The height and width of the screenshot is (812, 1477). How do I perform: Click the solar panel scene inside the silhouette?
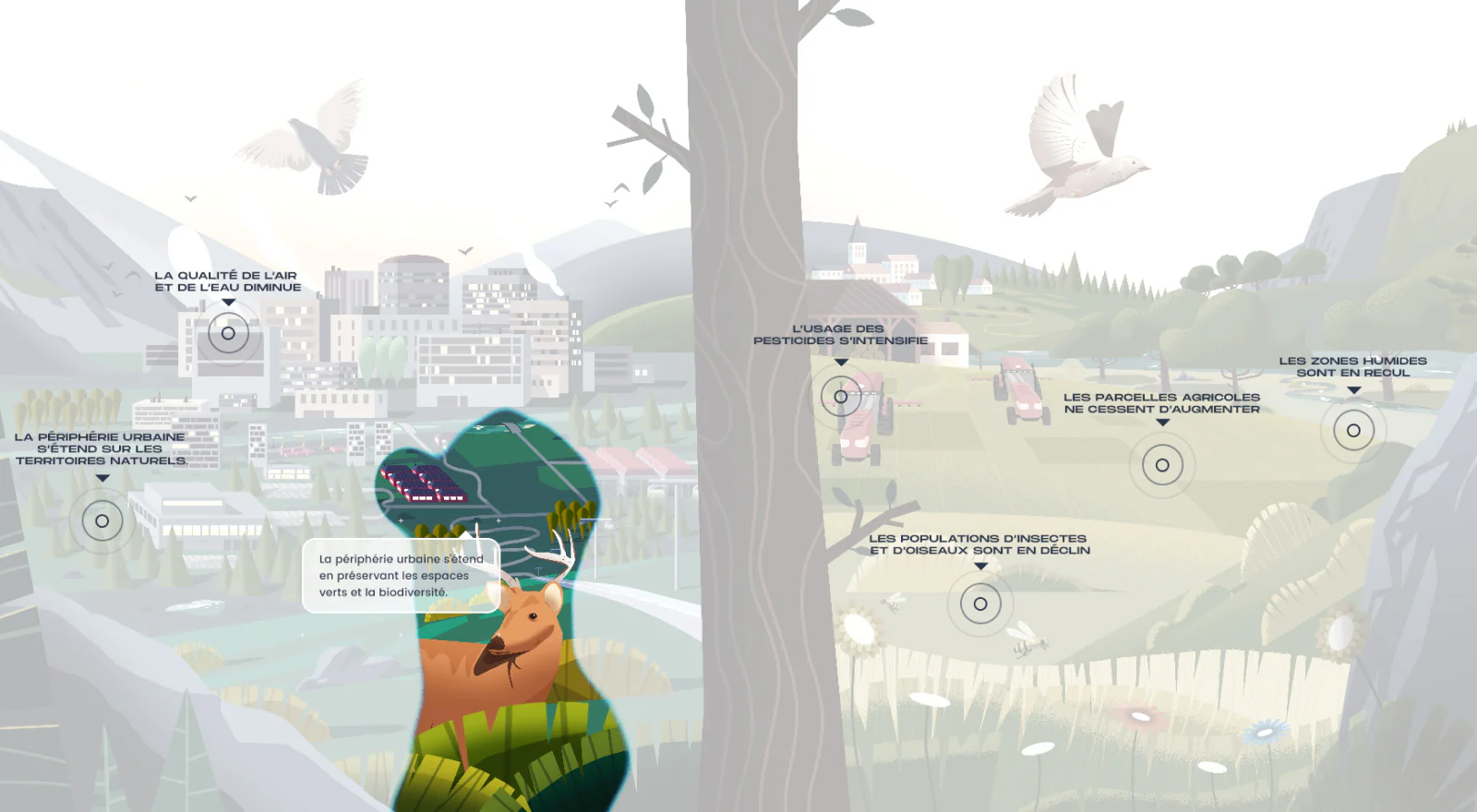(426, 484)
